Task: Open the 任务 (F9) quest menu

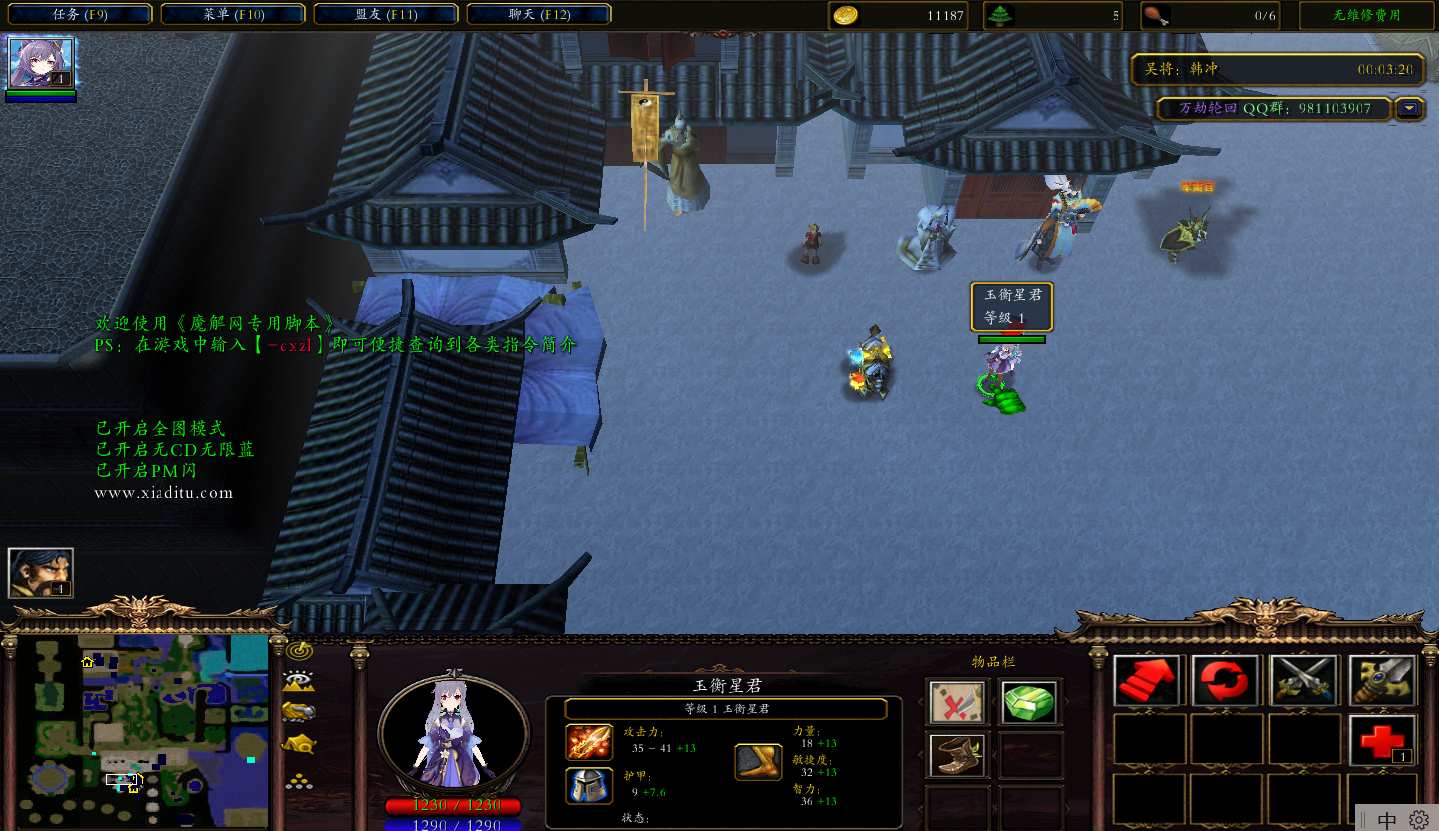Action: click(77, 15)
